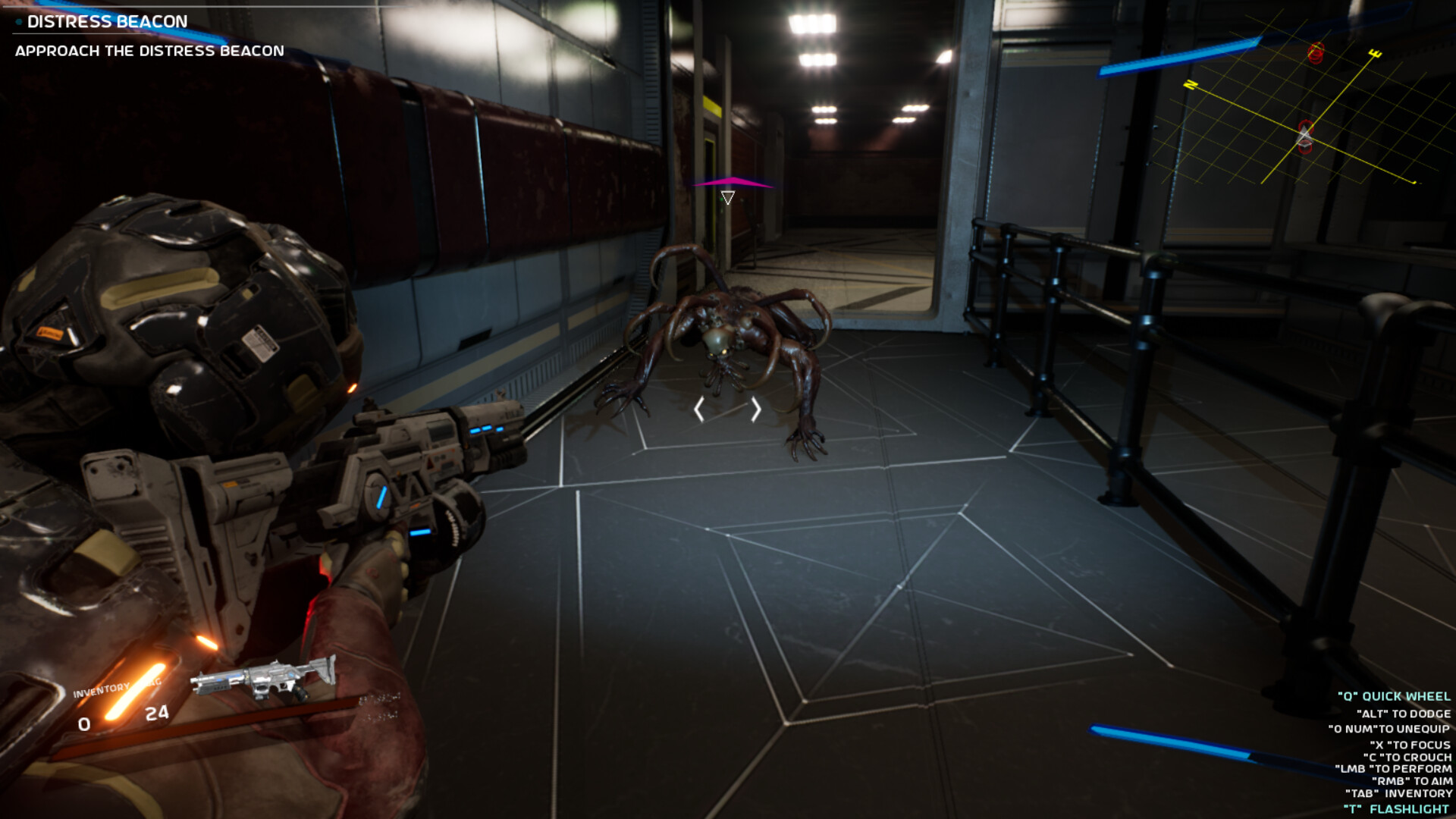Click the player arrow at the minimap center
1456x819 pixels.
(1303, 134)
